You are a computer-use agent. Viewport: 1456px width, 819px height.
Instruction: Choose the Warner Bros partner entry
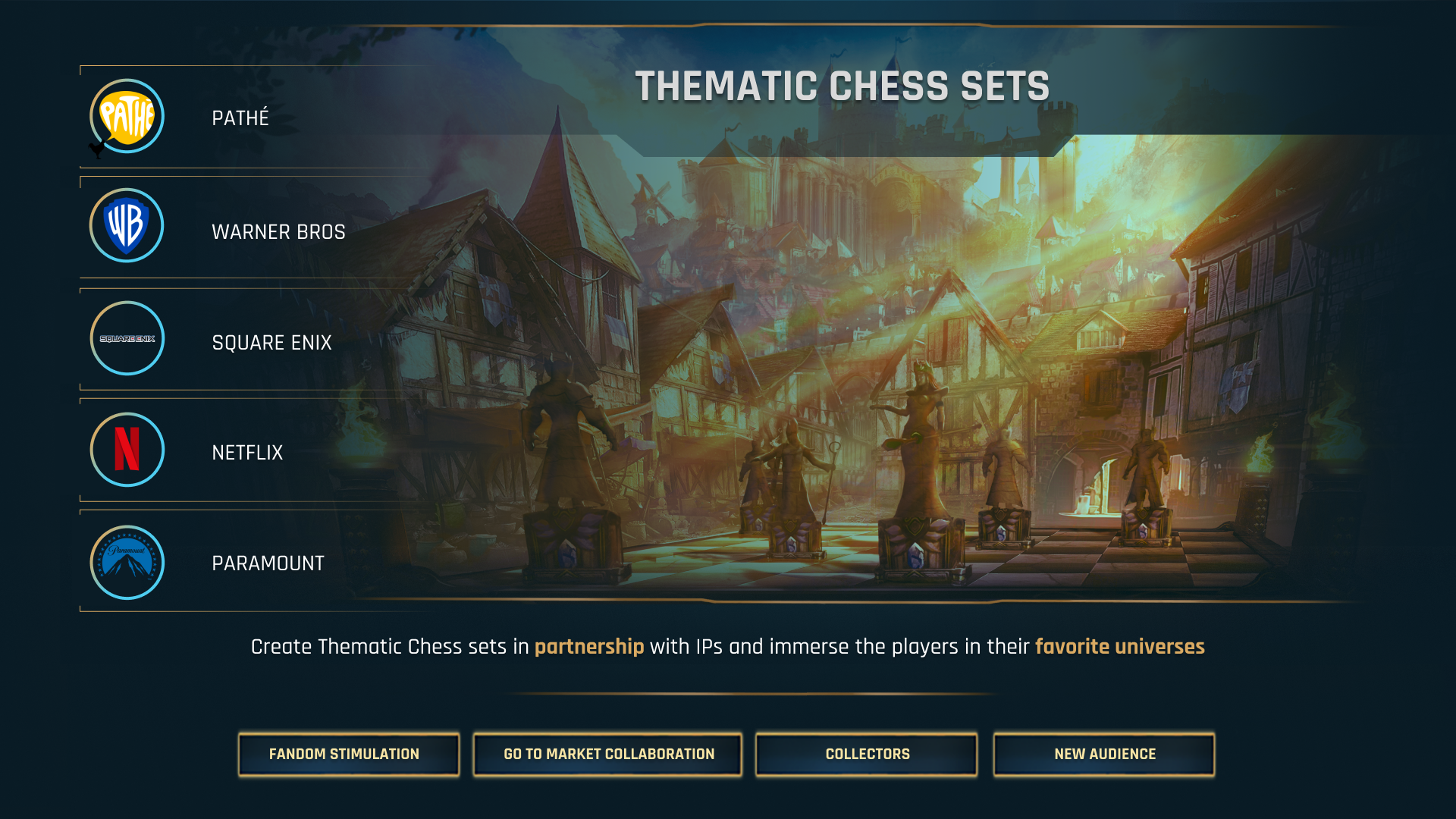[278, 231]
